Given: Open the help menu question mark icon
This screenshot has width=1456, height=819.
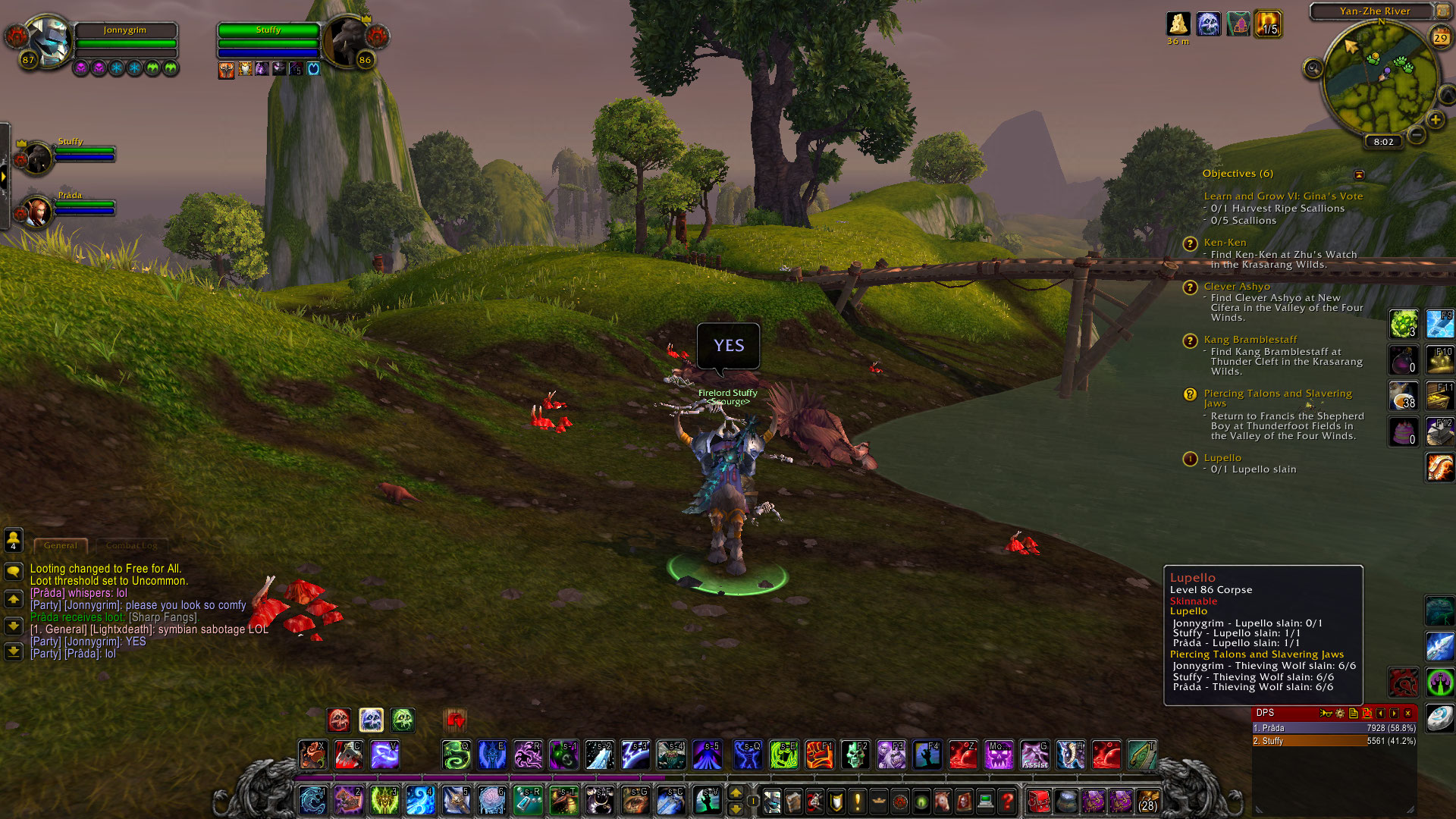Looking at the screenshot, I should (x=1008, y=800).
